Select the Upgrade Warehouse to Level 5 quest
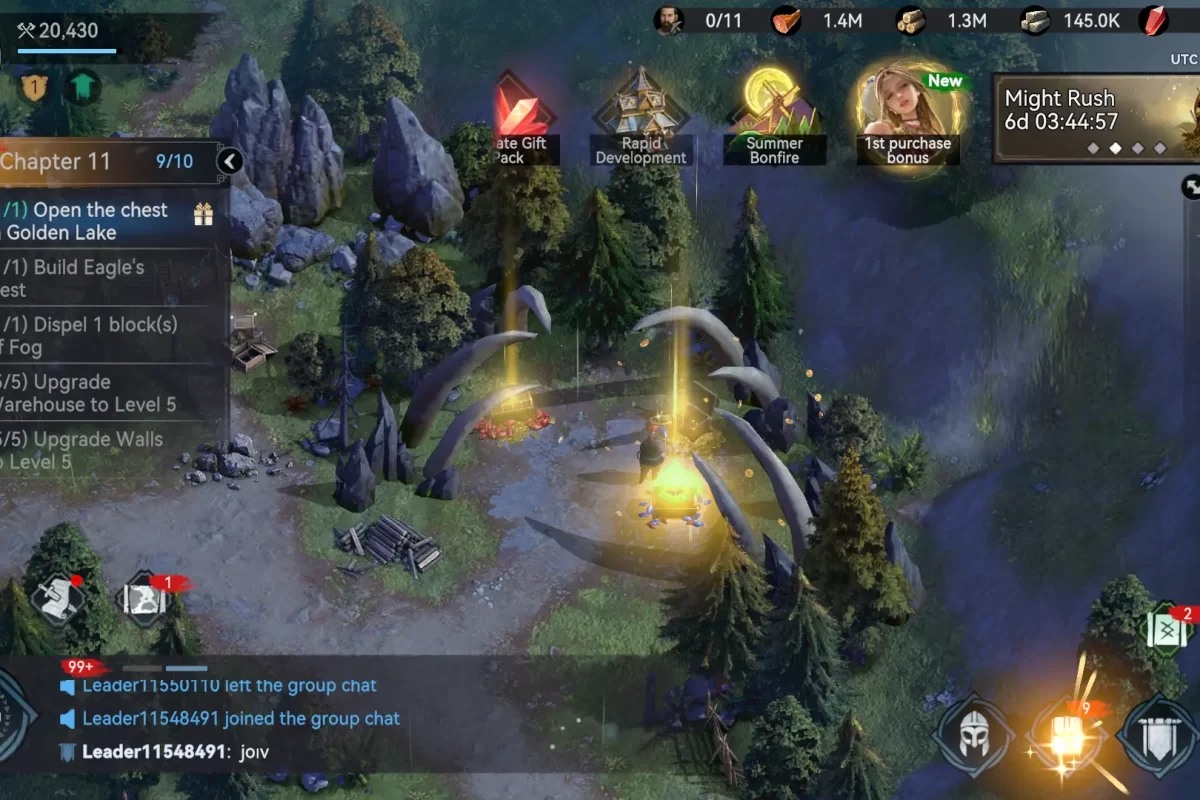 110,392
